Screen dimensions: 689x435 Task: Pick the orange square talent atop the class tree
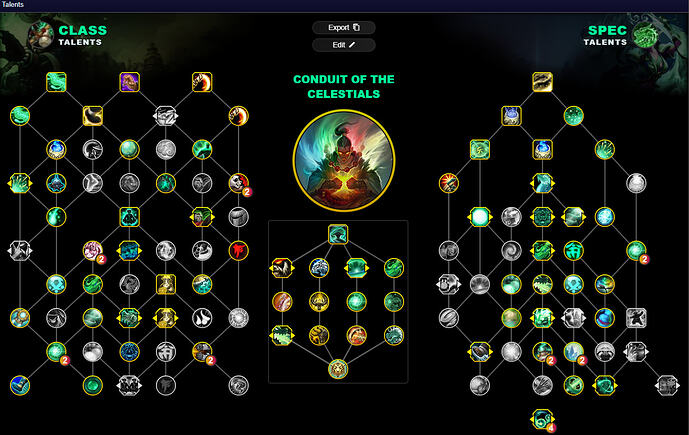pyautogui.click(x=202, y=81)
